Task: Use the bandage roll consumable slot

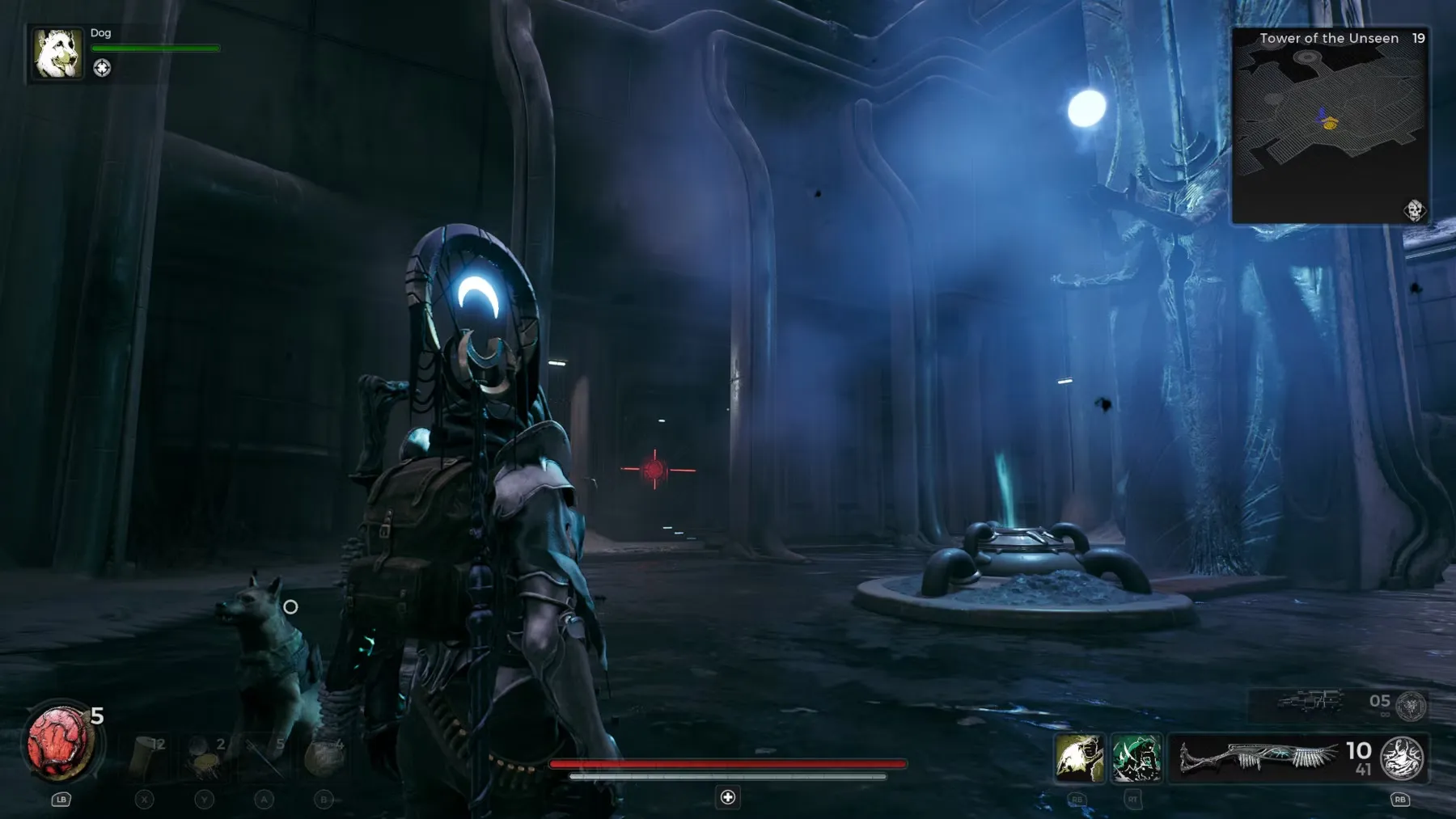Action: click(147, 755)
